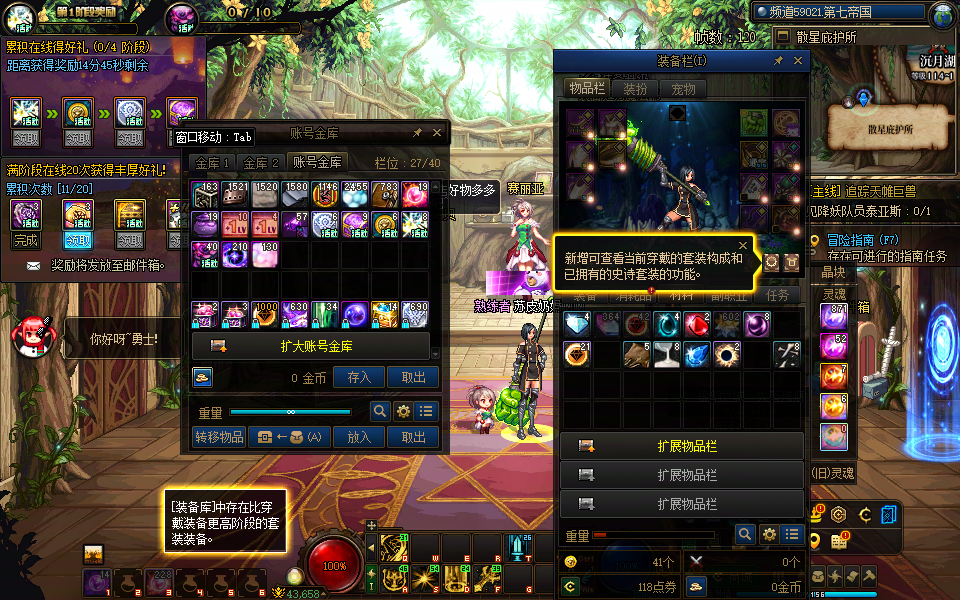Viewport: 960px width, 600px height.
Task: Close the account vault window
Action: pyautogui.click(x=437, y=132)
